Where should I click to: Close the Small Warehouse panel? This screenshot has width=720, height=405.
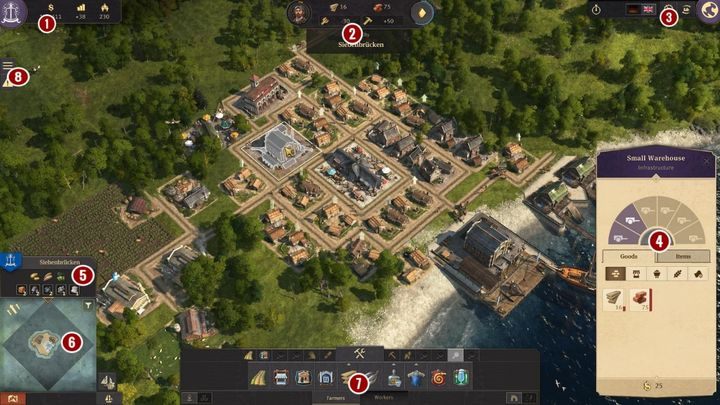[x=707, y=160]
